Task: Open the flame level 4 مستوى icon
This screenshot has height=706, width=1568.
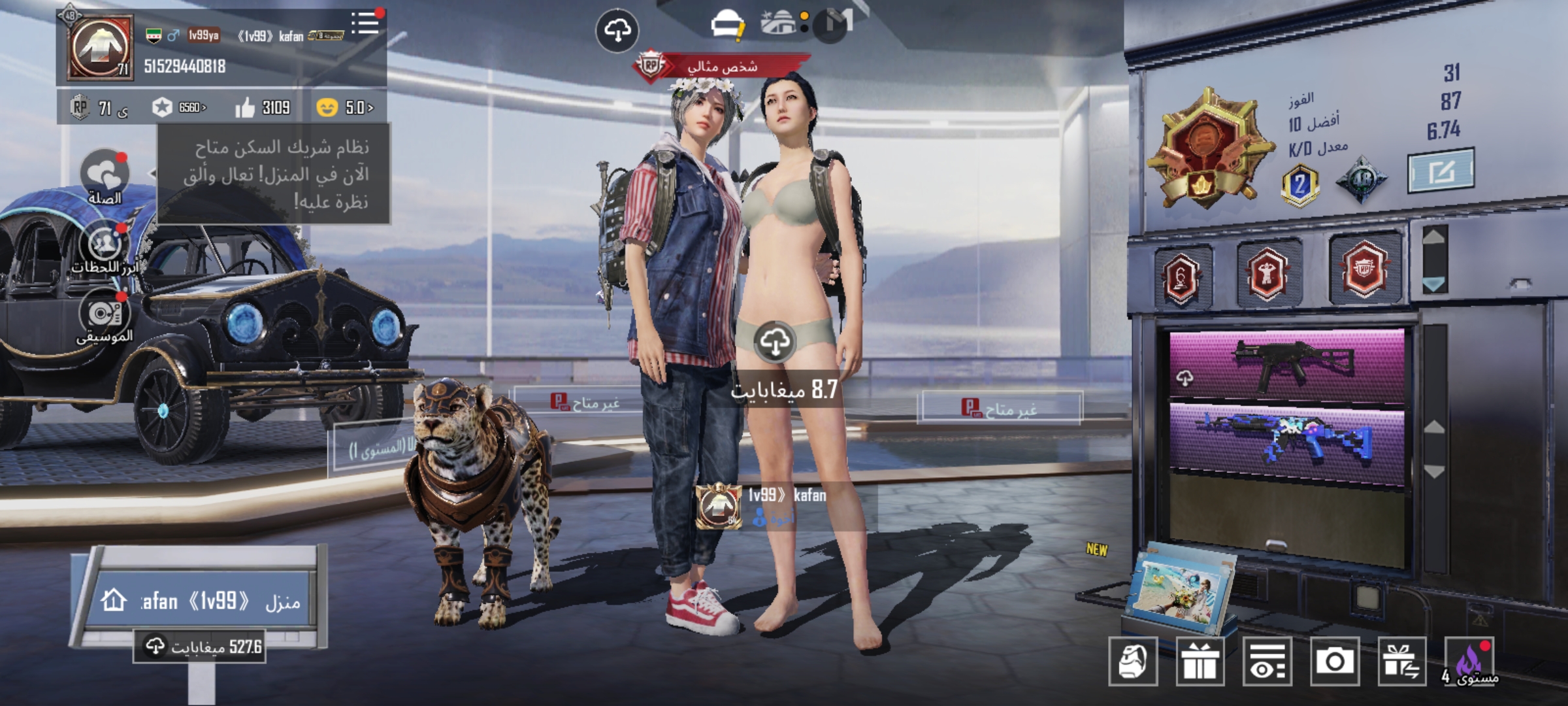Action: pyautogui.click(x=1470, y=662)
